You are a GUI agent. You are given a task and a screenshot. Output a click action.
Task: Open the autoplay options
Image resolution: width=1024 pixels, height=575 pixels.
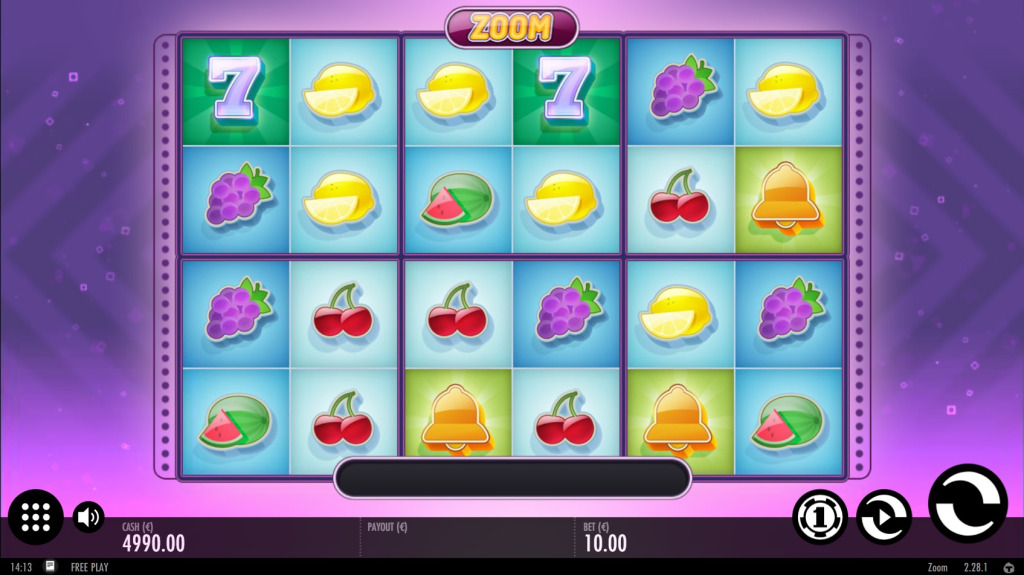coord(884,517)
